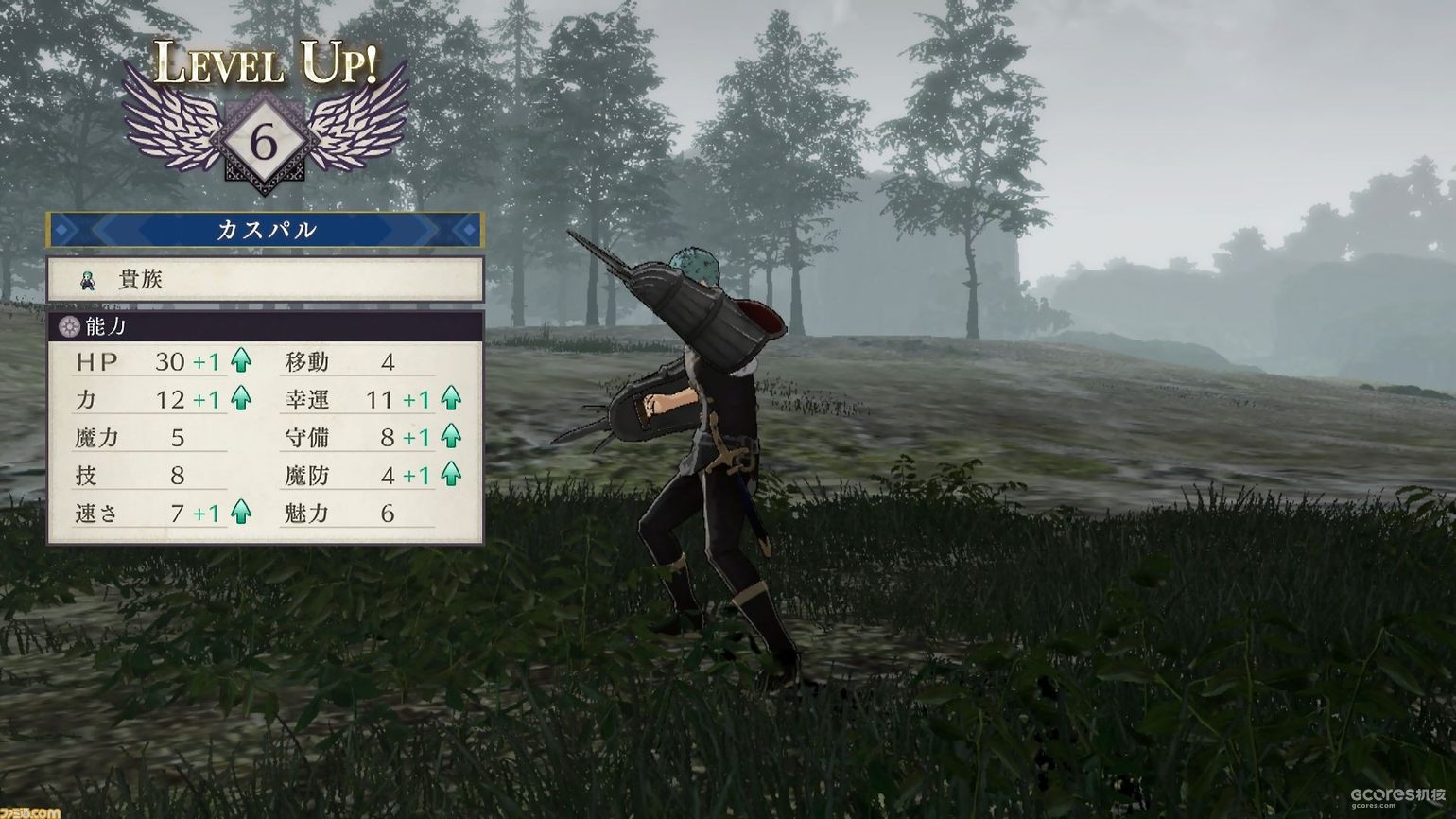Click the level 6 winged emblem
Screen dimensions: 1456x819
(x=265, y=144)
